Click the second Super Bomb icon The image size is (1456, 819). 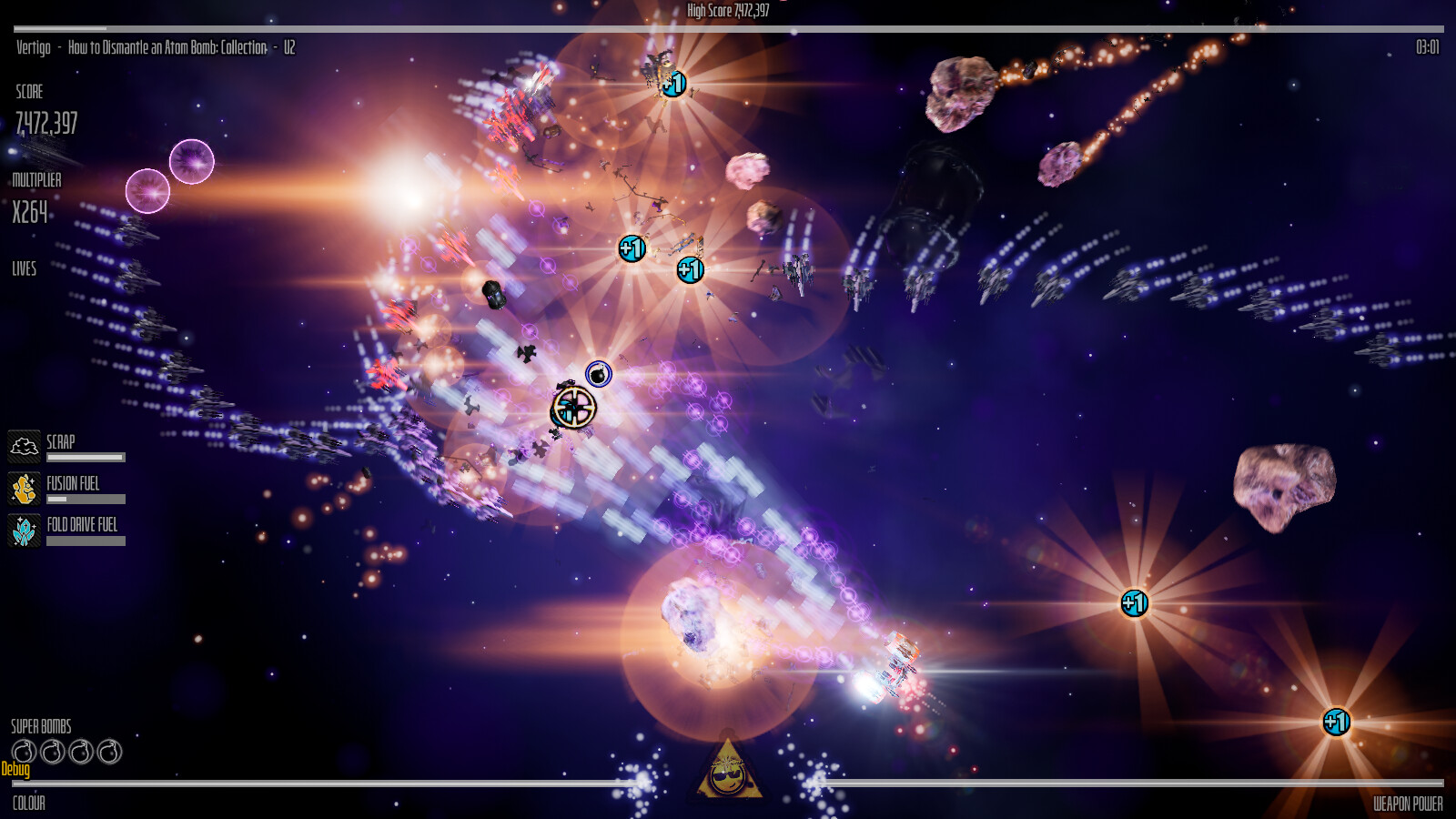[54, 750]
